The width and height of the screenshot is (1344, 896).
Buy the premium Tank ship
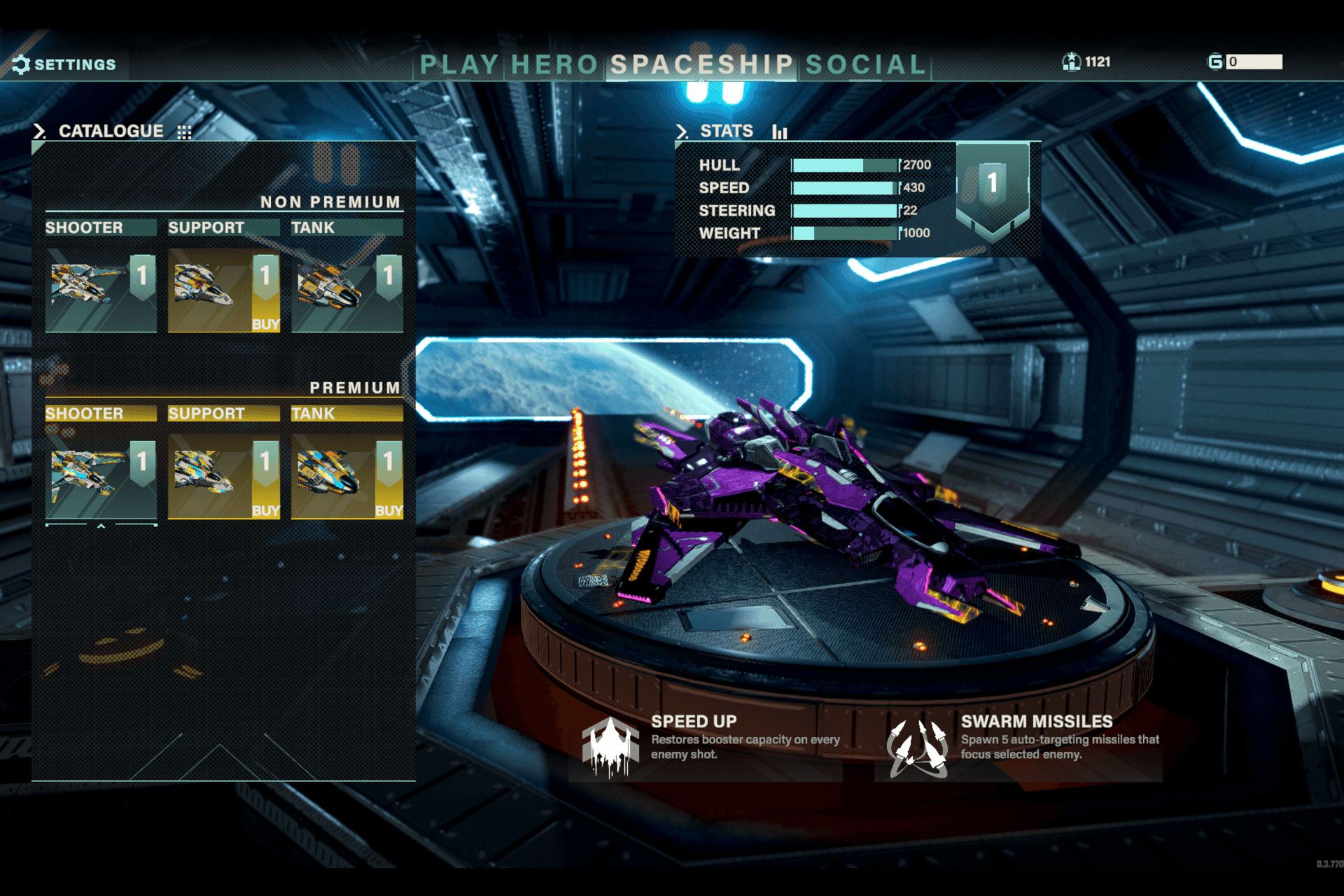pyautogui.click(x=388, y=510)
